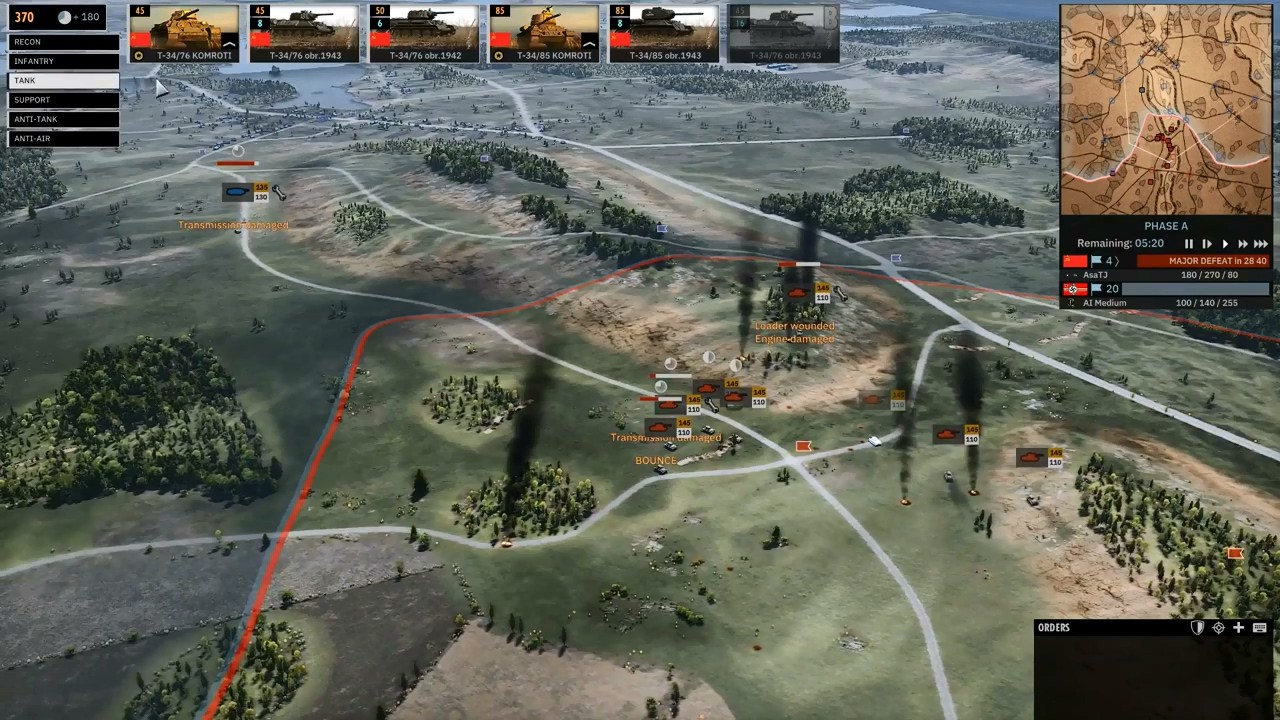The height and width of the screenshot is (720, 1280).
Task: Click the crosshair icon in Orders panel
Action: pos(1218,628)
